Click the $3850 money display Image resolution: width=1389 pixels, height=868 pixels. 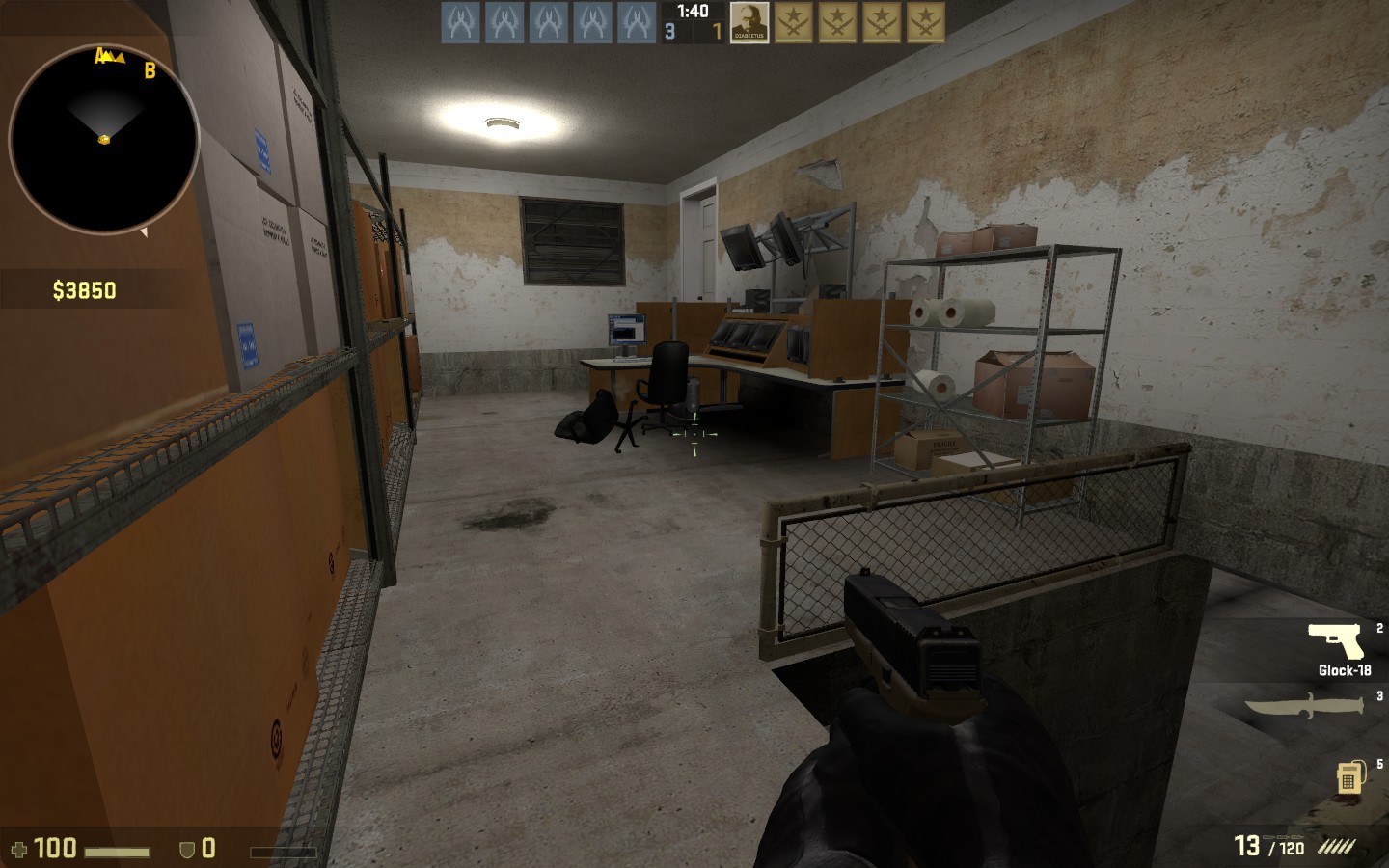tap(83, 287)
